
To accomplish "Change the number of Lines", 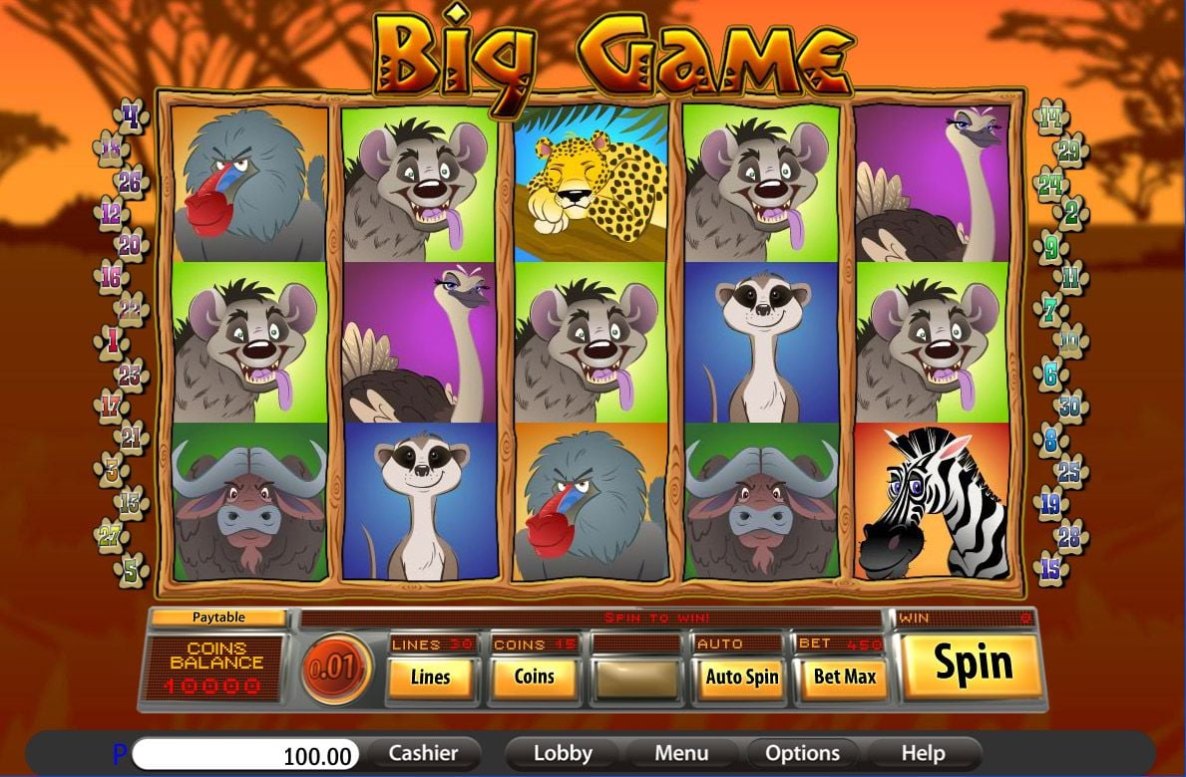I will point(431,677).
